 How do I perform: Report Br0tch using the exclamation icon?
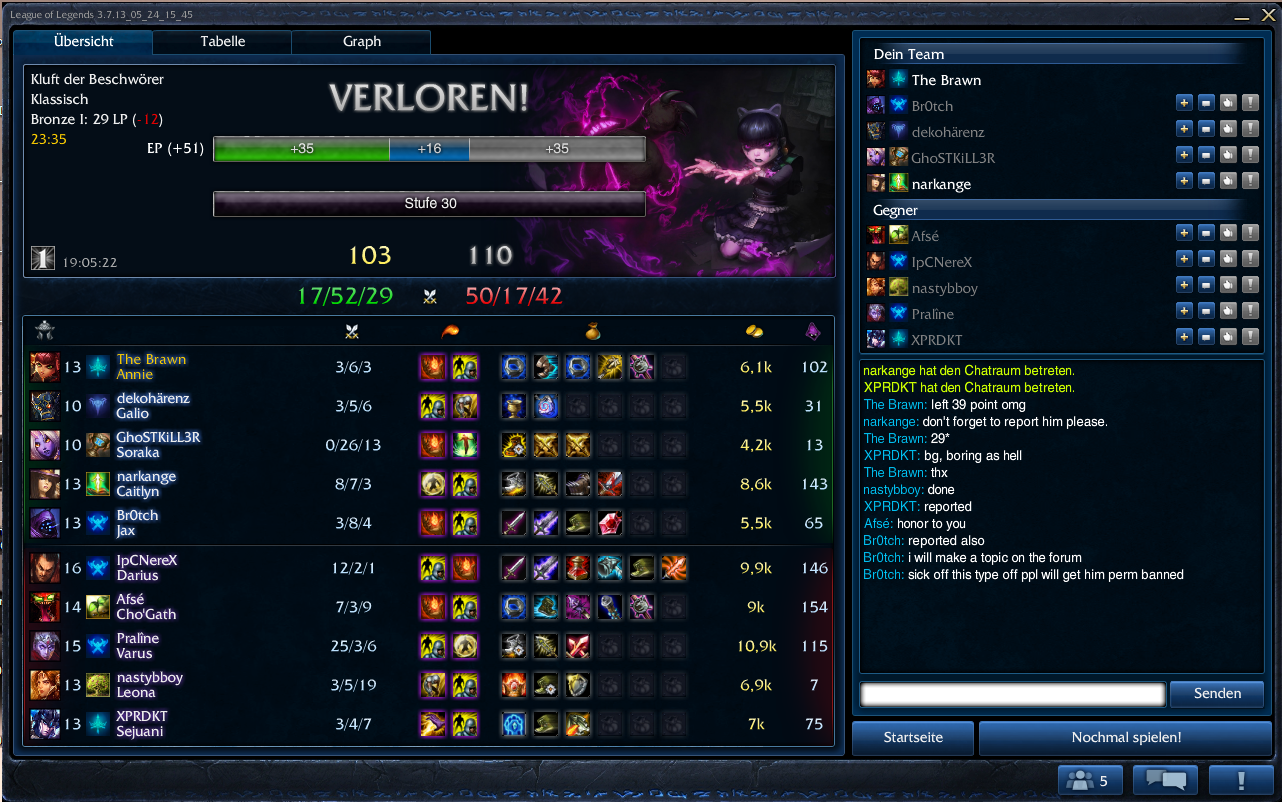pos(1250,102)
